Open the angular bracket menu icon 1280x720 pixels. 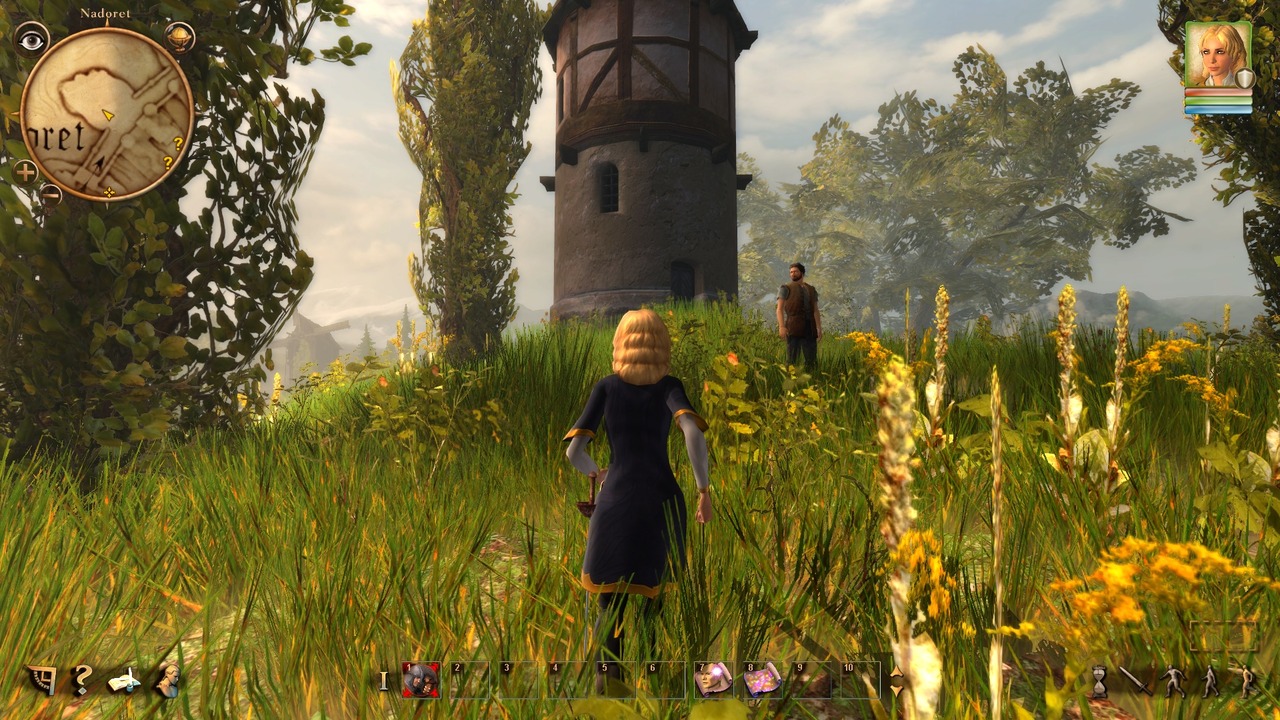click(42, 680)
